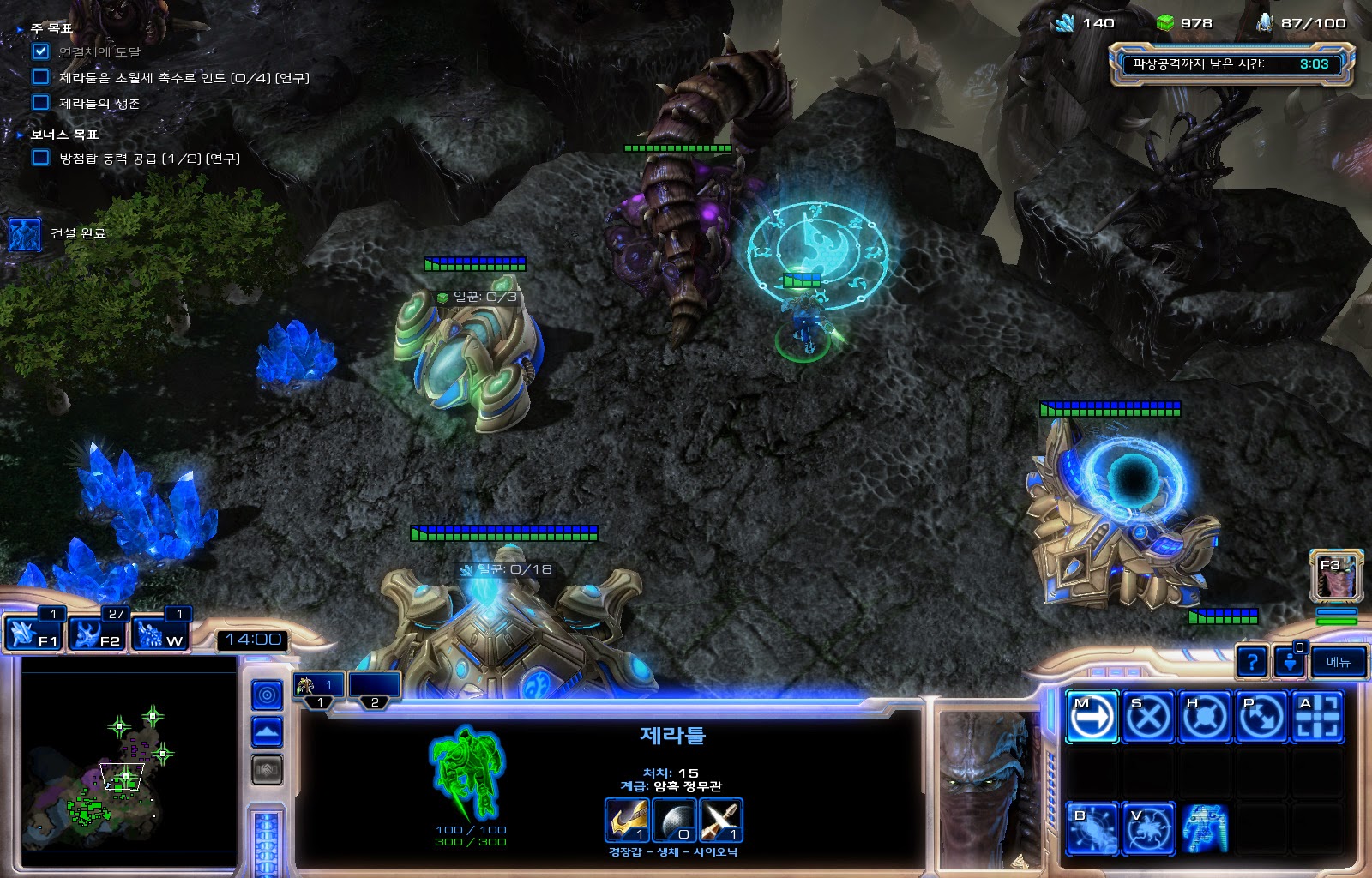This screenshot has width=1372, height=878.
Task: Activate the minimap ping button
Action: pos(267,695)
